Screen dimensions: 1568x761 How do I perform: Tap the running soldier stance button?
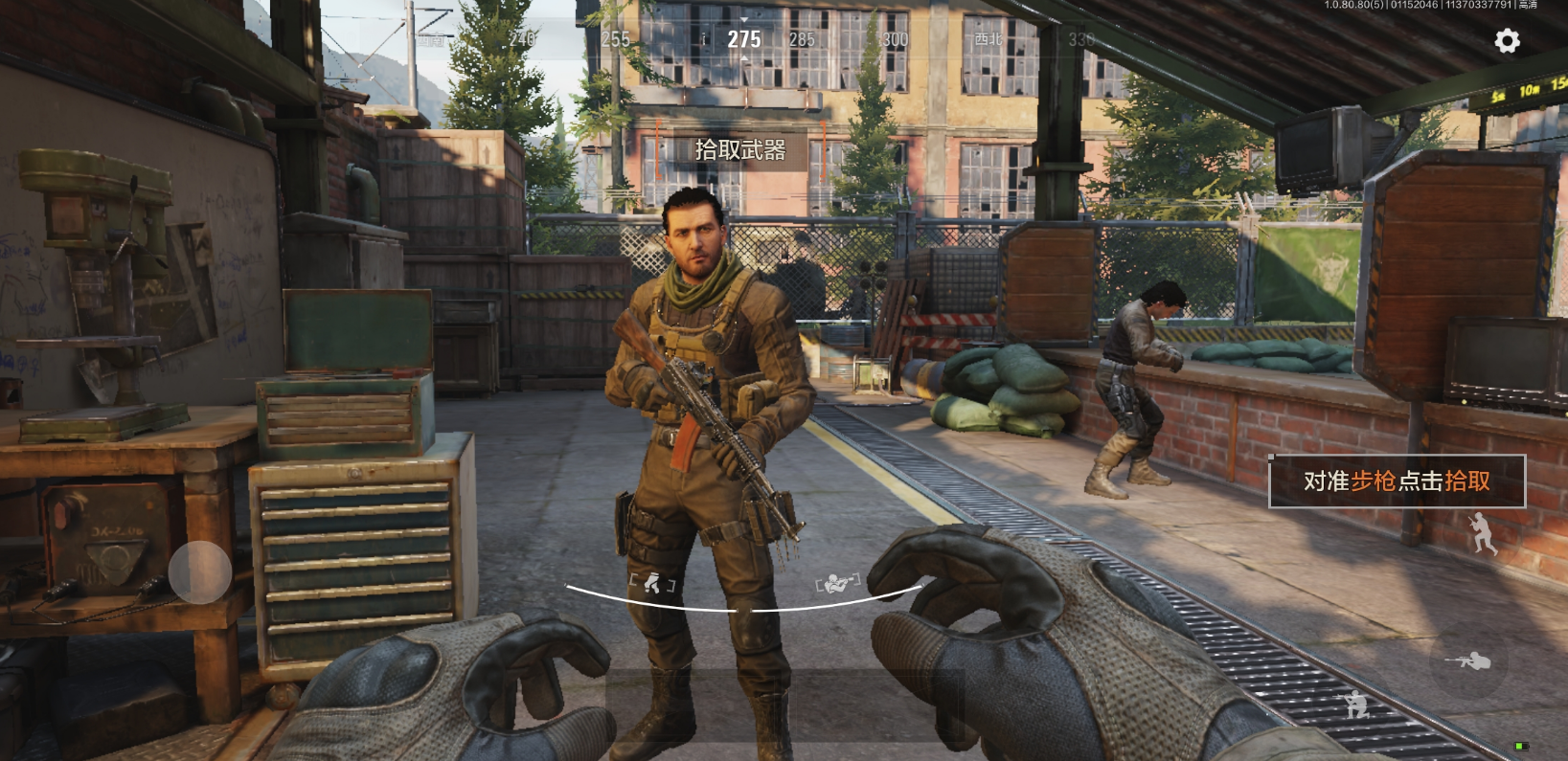click(1482, 532)
